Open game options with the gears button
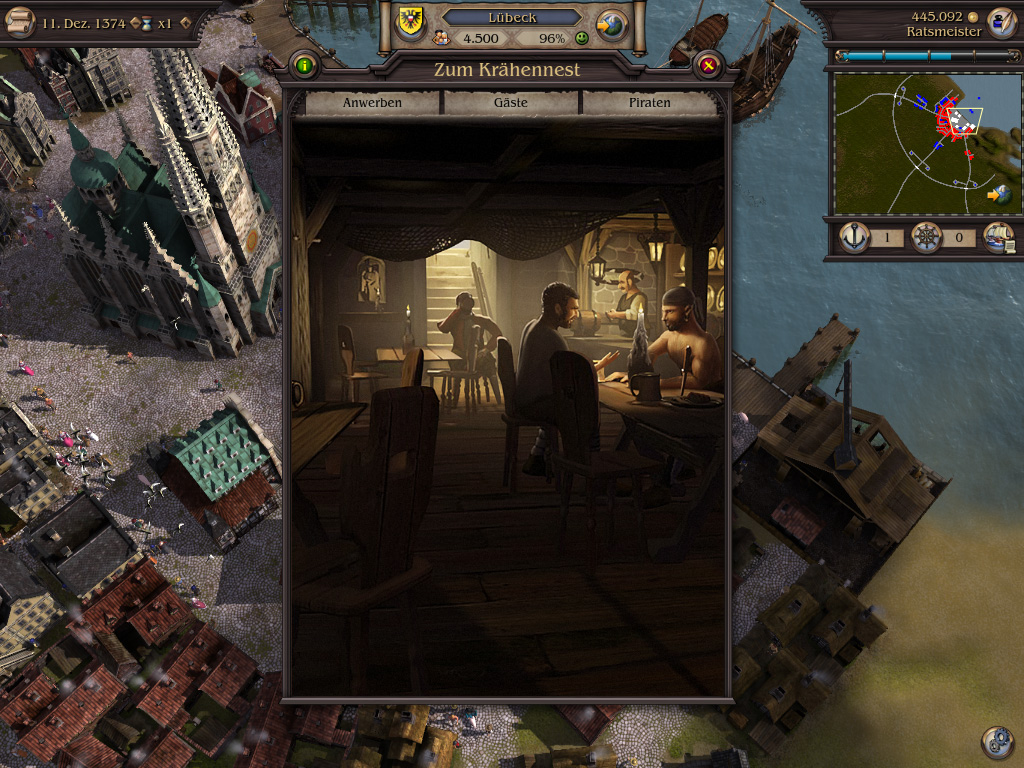The image size is (1024, 768). coord(997,741)
